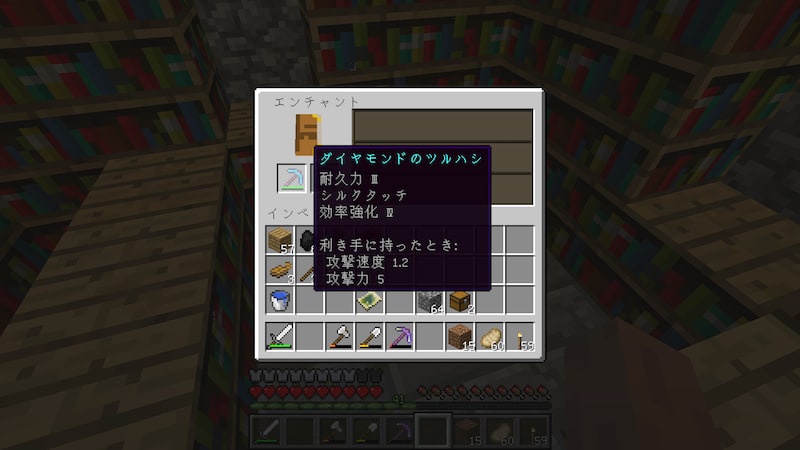The width and height of the screenshot is (800, 450).
Task: Select the chest stack of 2
Action: 459,299
